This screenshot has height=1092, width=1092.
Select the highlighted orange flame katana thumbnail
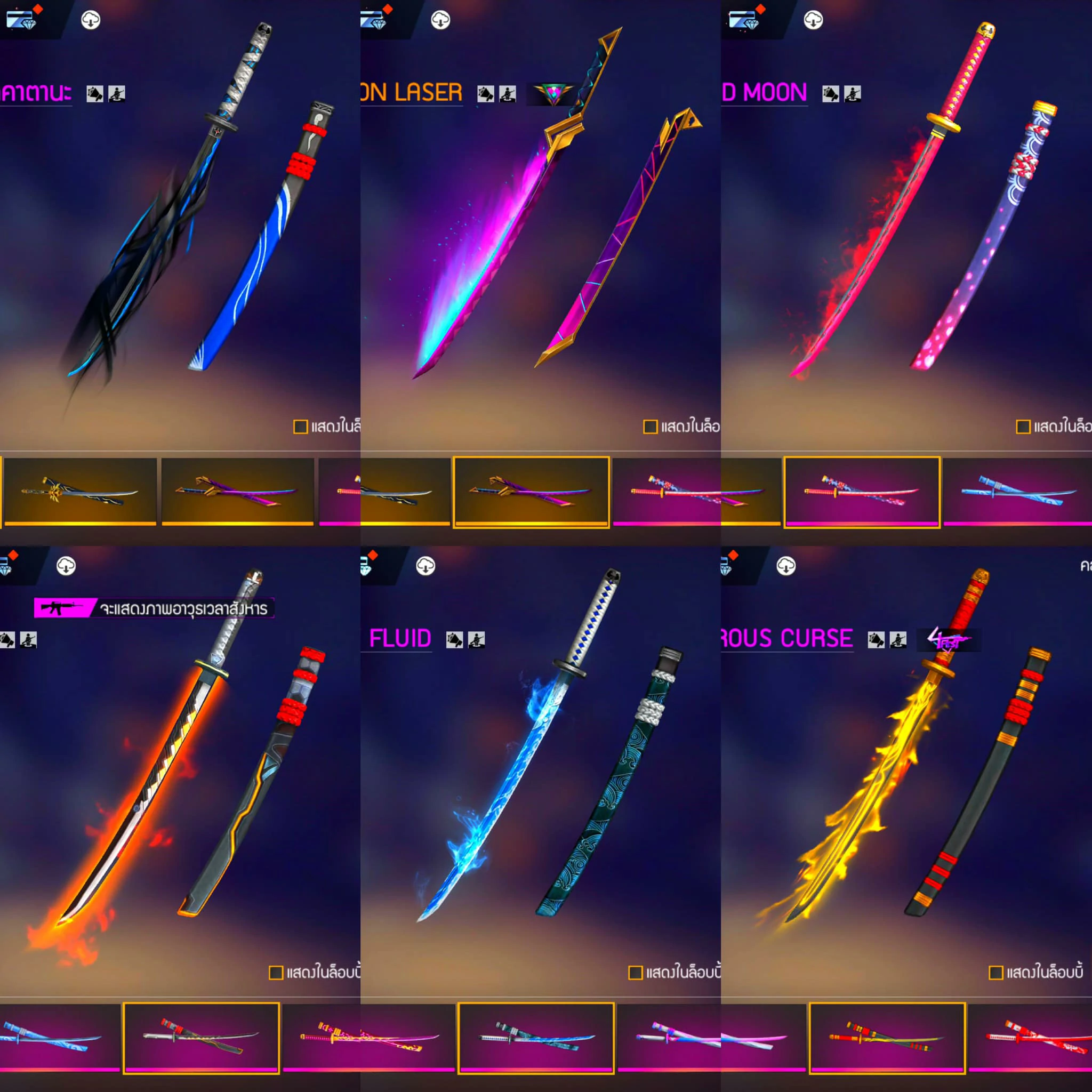coord(200,1037)
